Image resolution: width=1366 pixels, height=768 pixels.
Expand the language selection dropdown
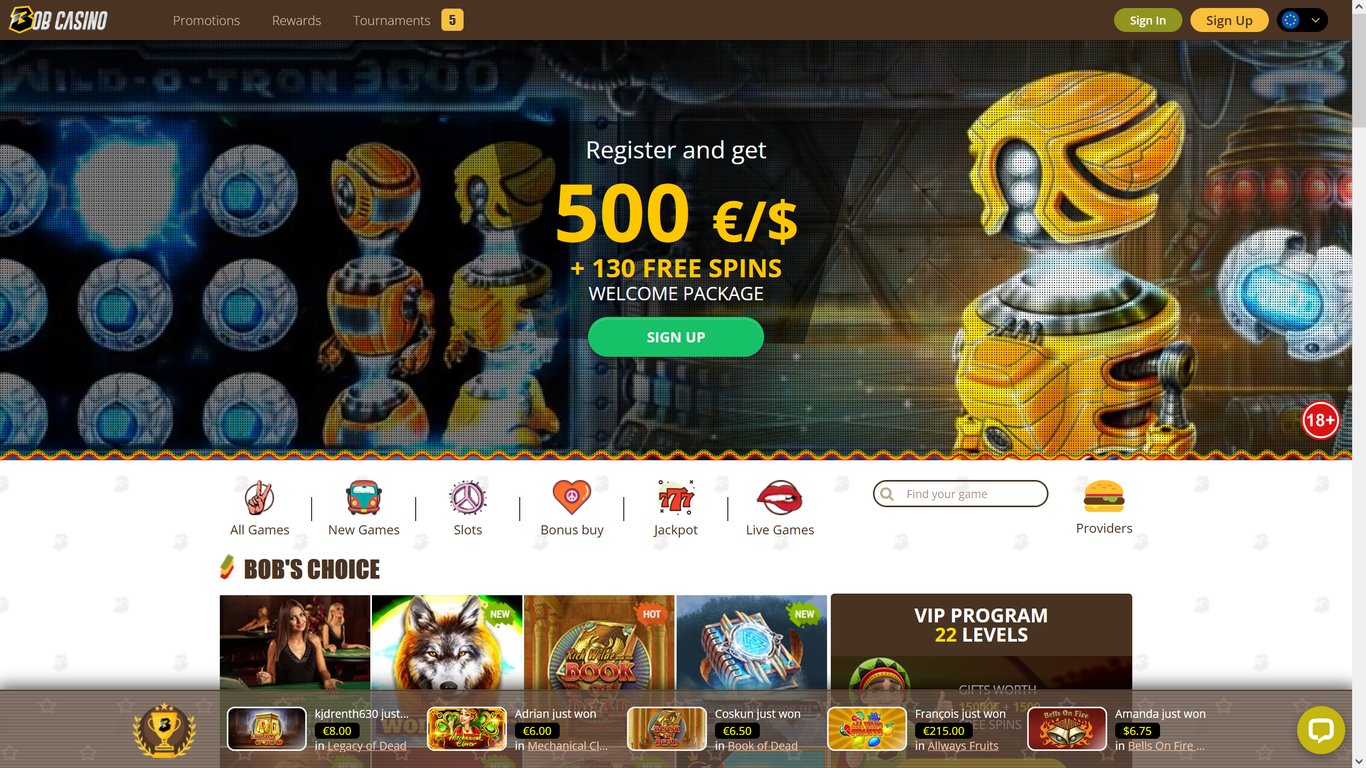(1315, 19)
